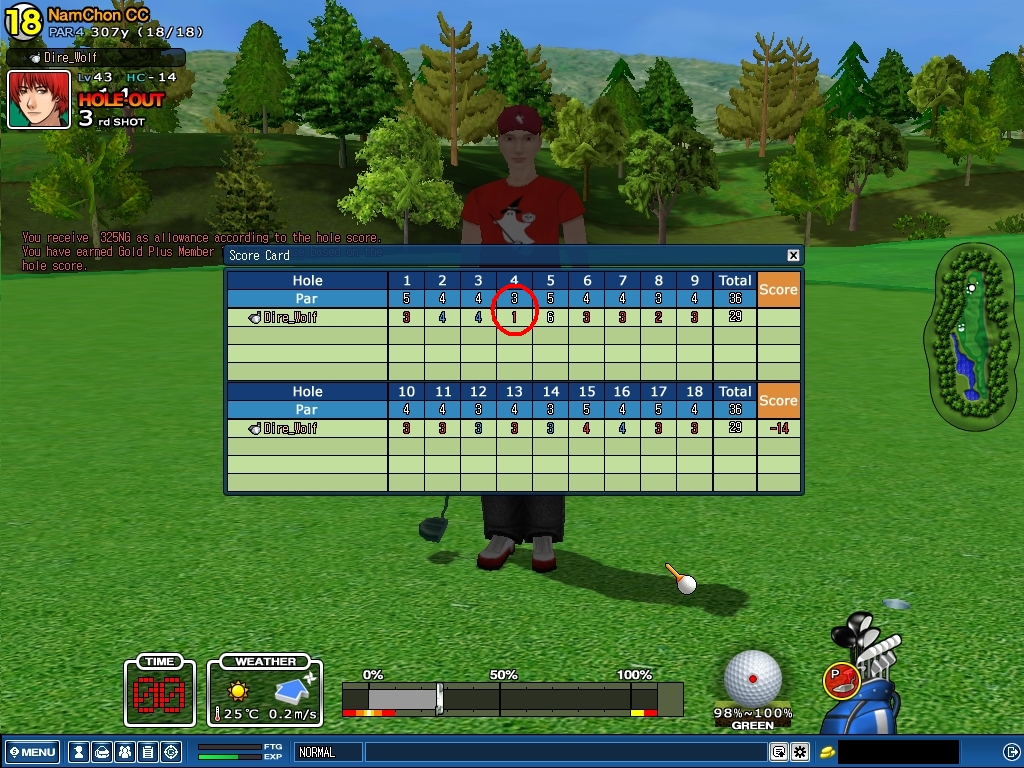1024x768 pixels.
Task: Open the chat log window icon
Action: click(x=779, y=752)
